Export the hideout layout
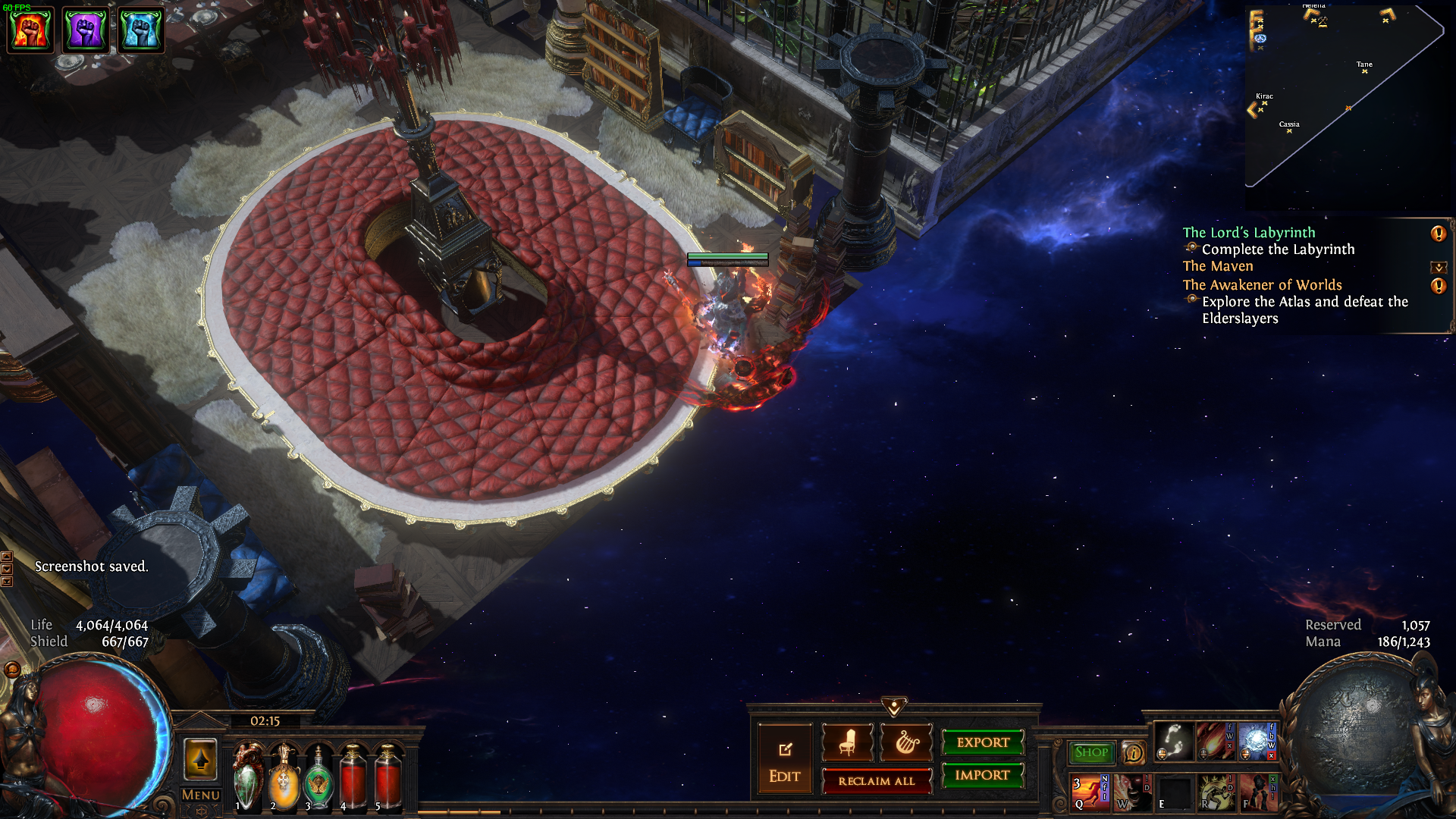This screenshot has width=1456, height=819. [x=983, y=742]
